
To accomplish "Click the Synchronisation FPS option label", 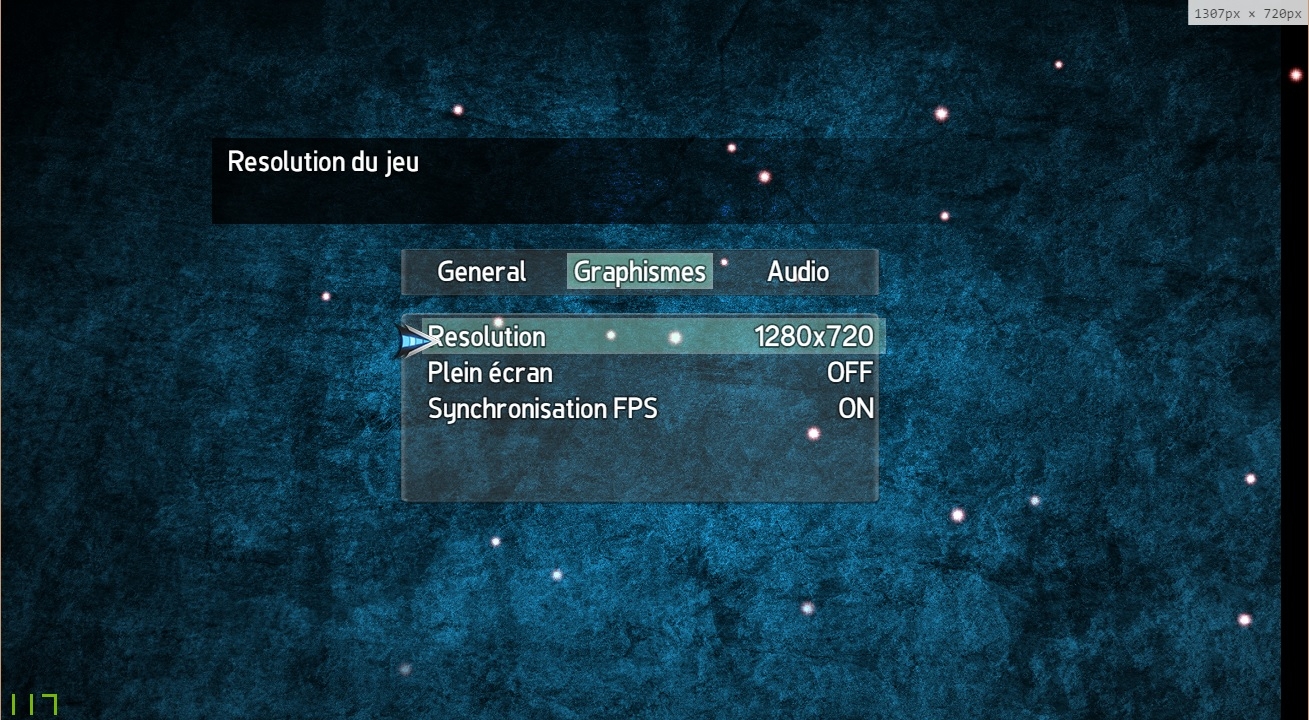I will (542, 408).
